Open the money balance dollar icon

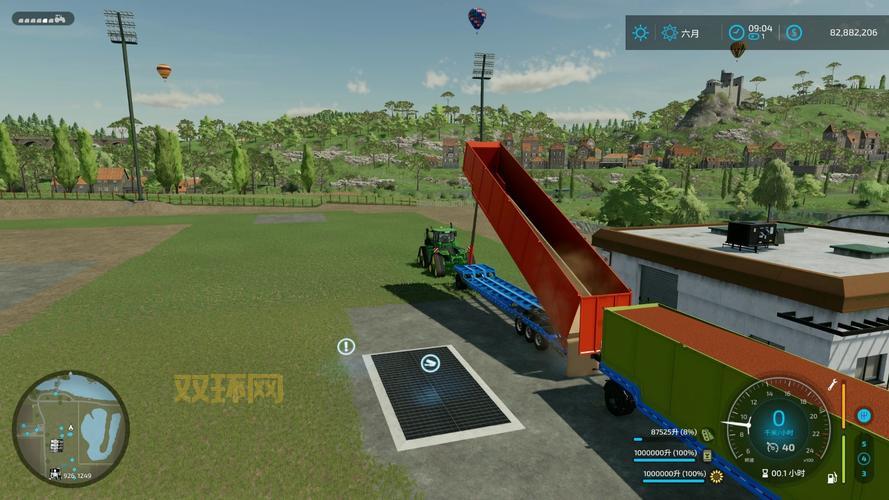tap(793, 33)
